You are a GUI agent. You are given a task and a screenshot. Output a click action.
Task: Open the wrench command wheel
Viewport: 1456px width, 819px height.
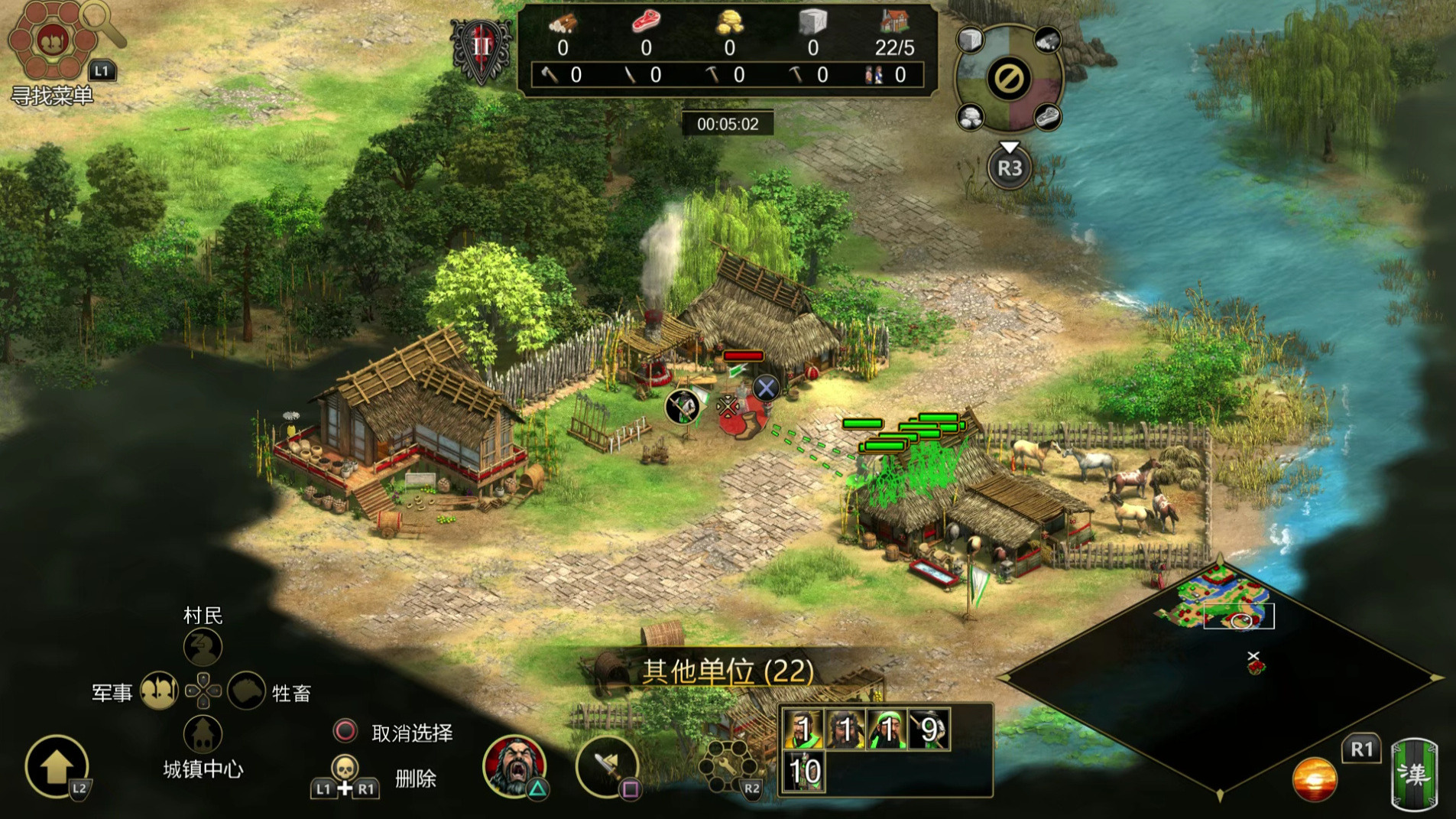click(725, 765)
